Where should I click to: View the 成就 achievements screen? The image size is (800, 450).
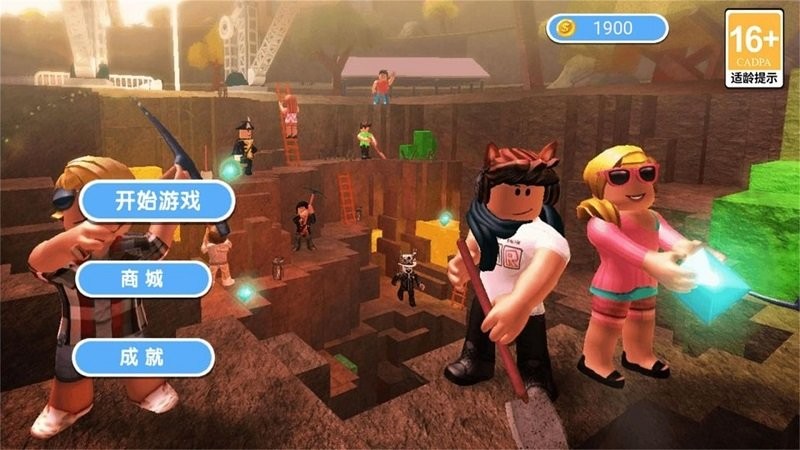(143, 357)
